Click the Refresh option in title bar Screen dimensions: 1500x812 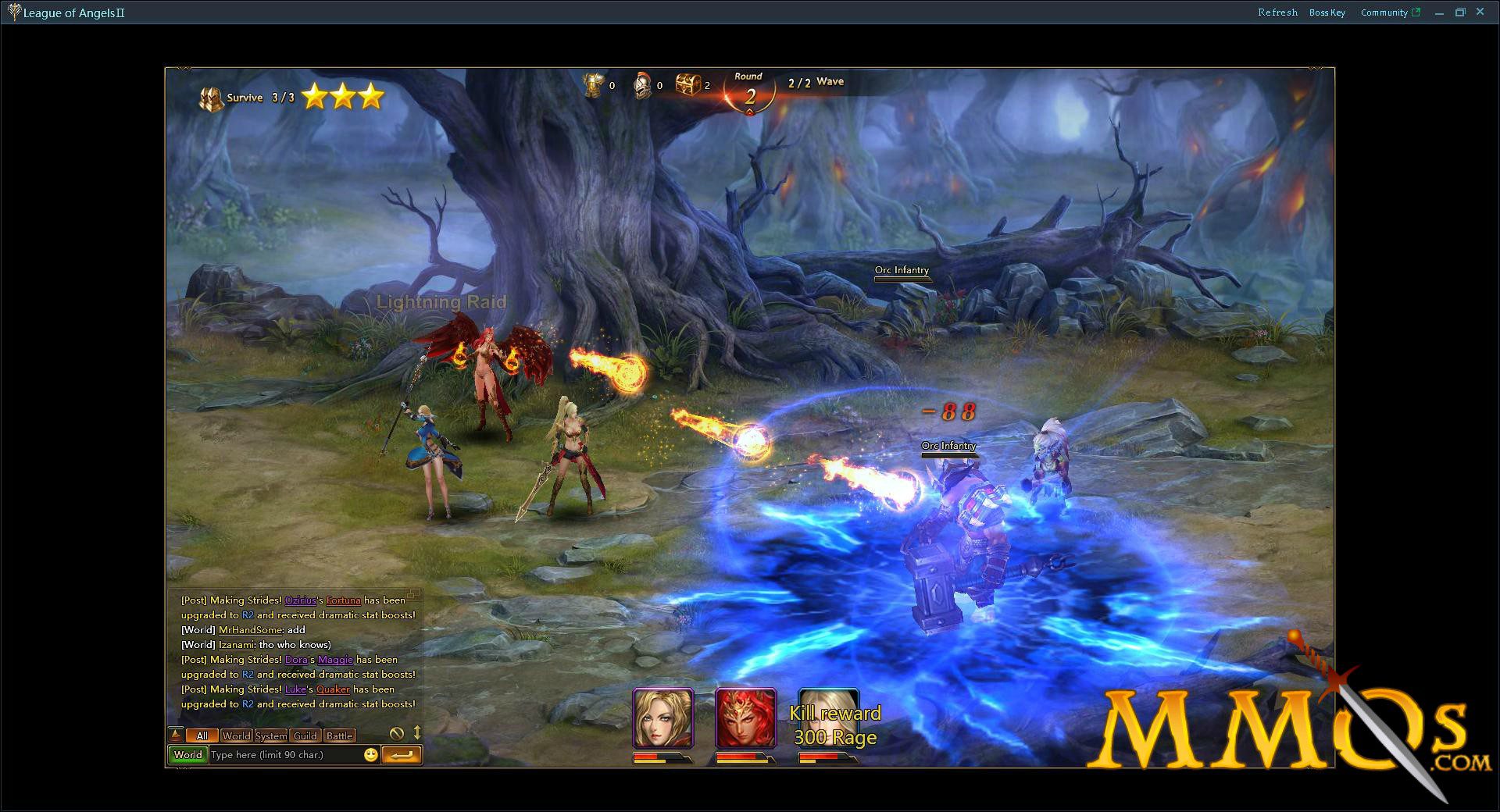point(1278,12)
